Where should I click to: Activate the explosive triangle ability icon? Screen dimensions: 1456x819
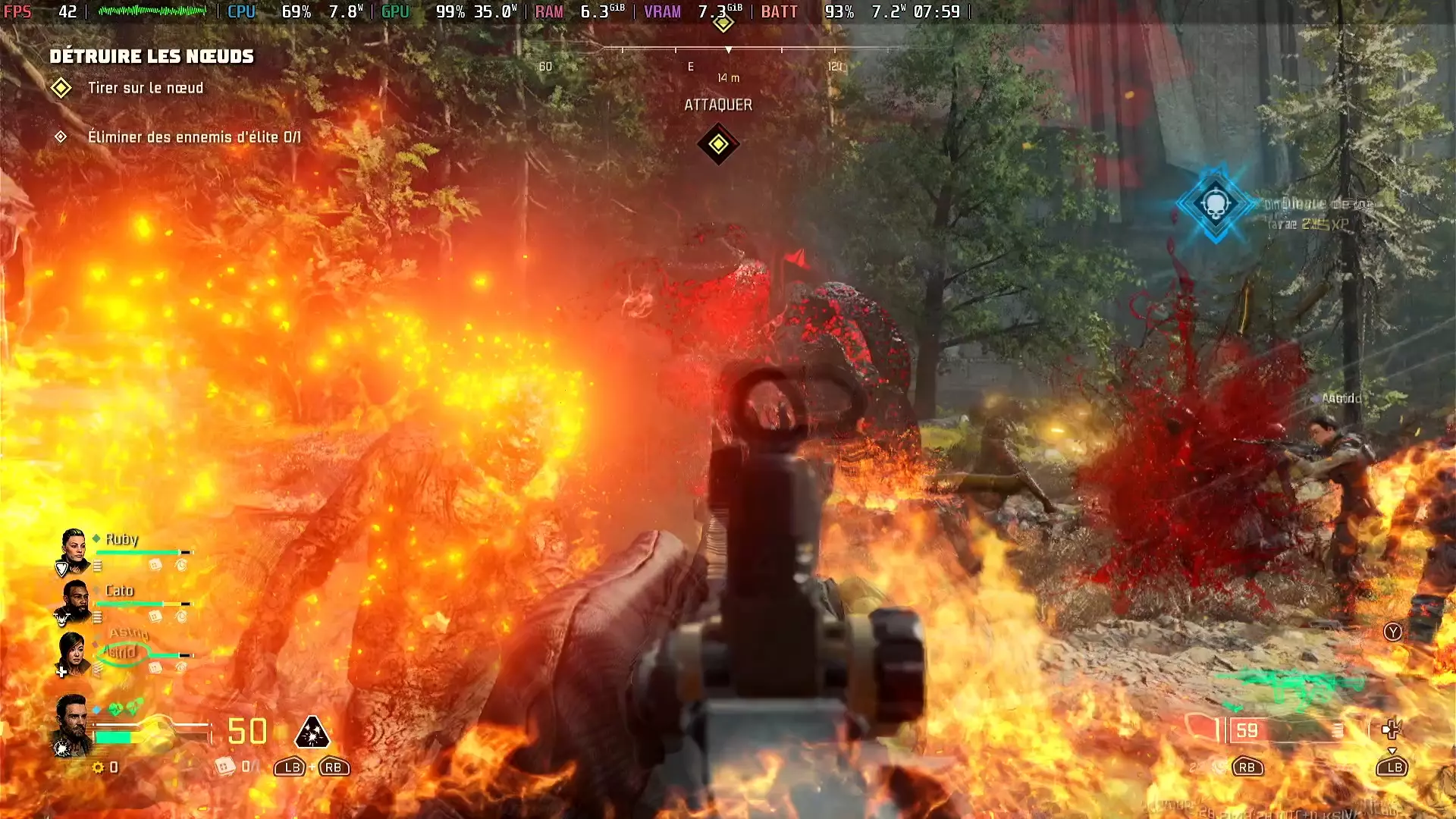[312, 732]
